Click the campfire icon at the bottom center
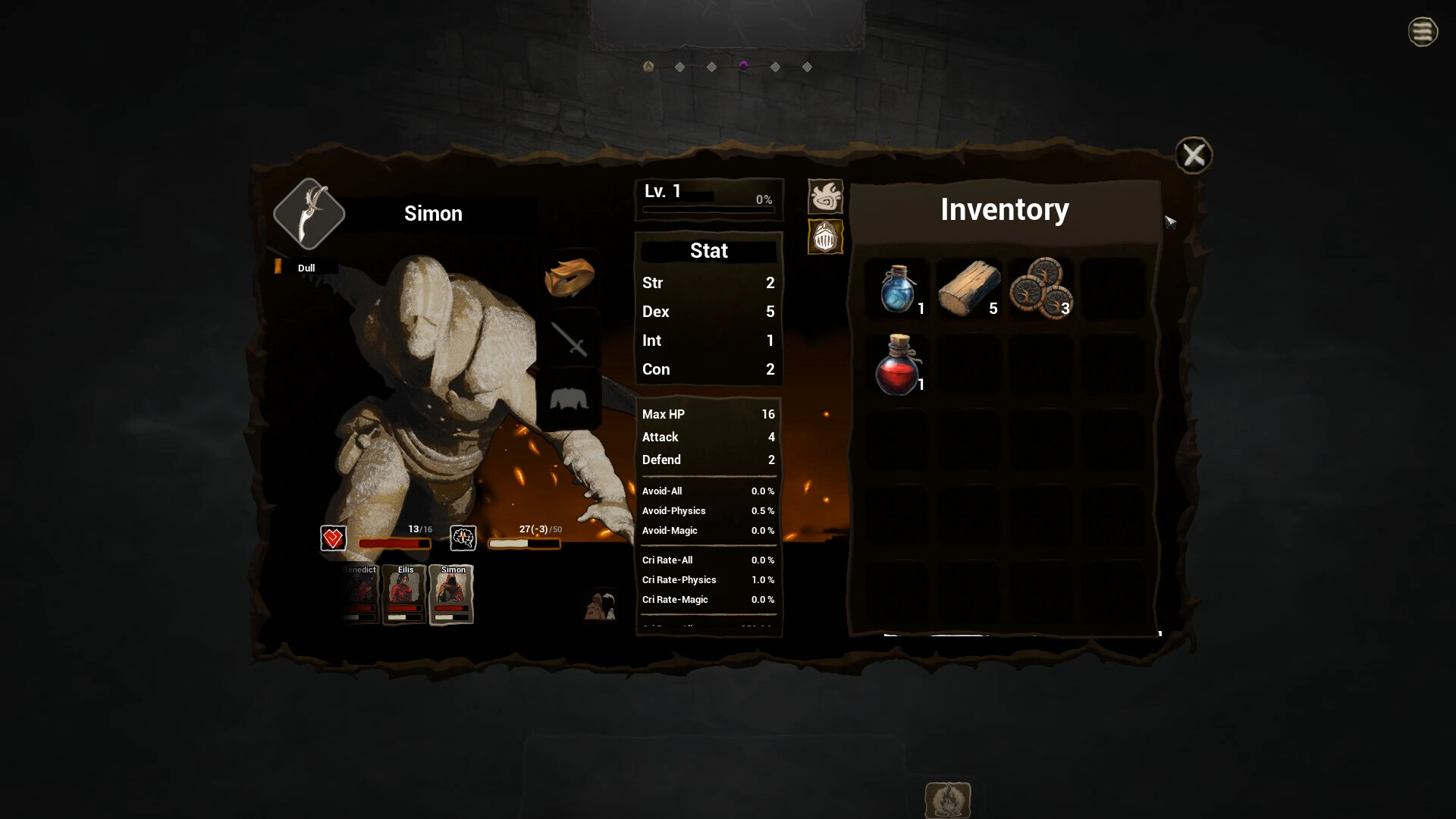This screenshot has height=819, width=1456. click(948, 799)
